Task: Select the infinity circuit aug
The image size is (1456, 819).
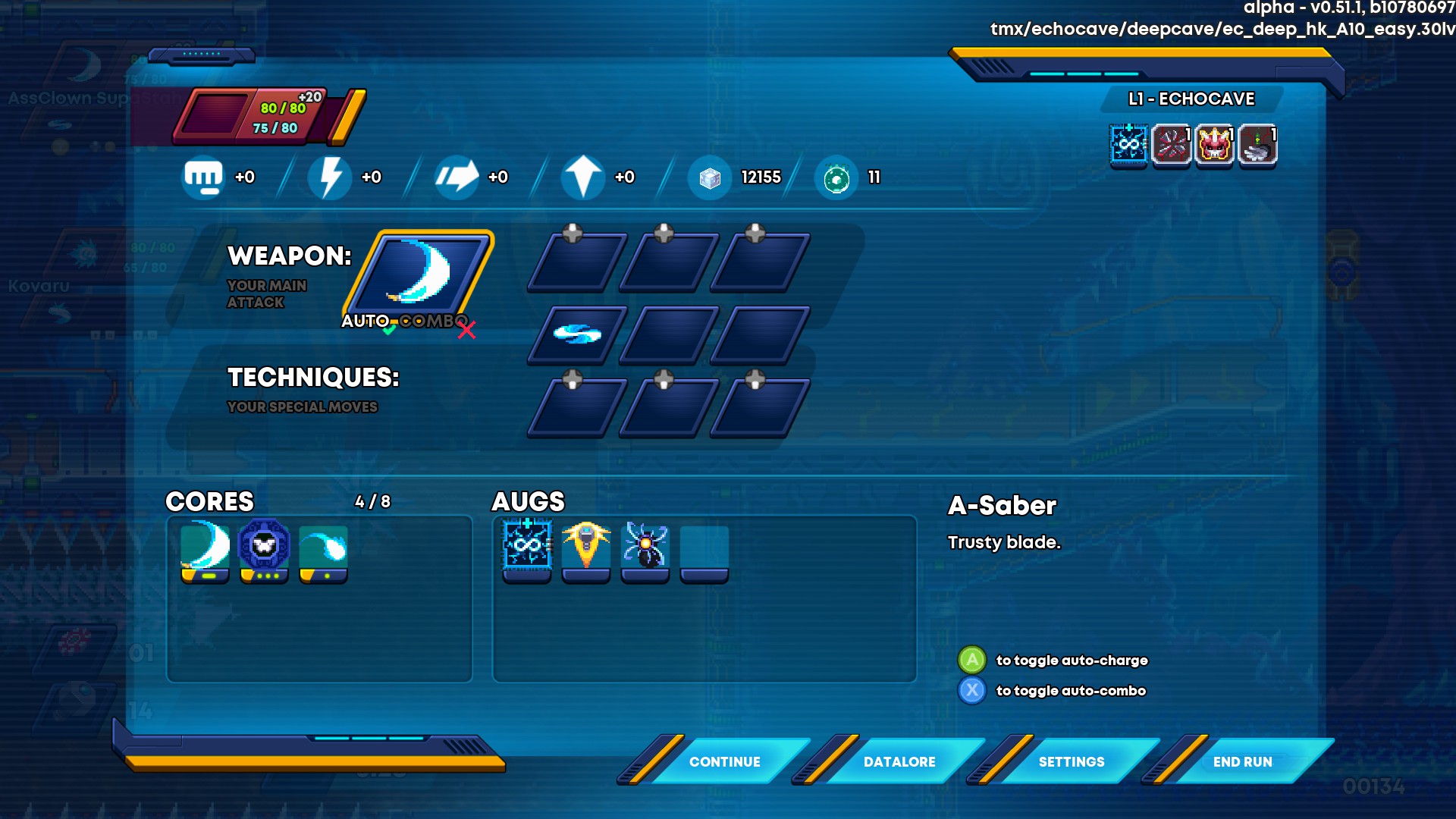Action: (527, 546)
